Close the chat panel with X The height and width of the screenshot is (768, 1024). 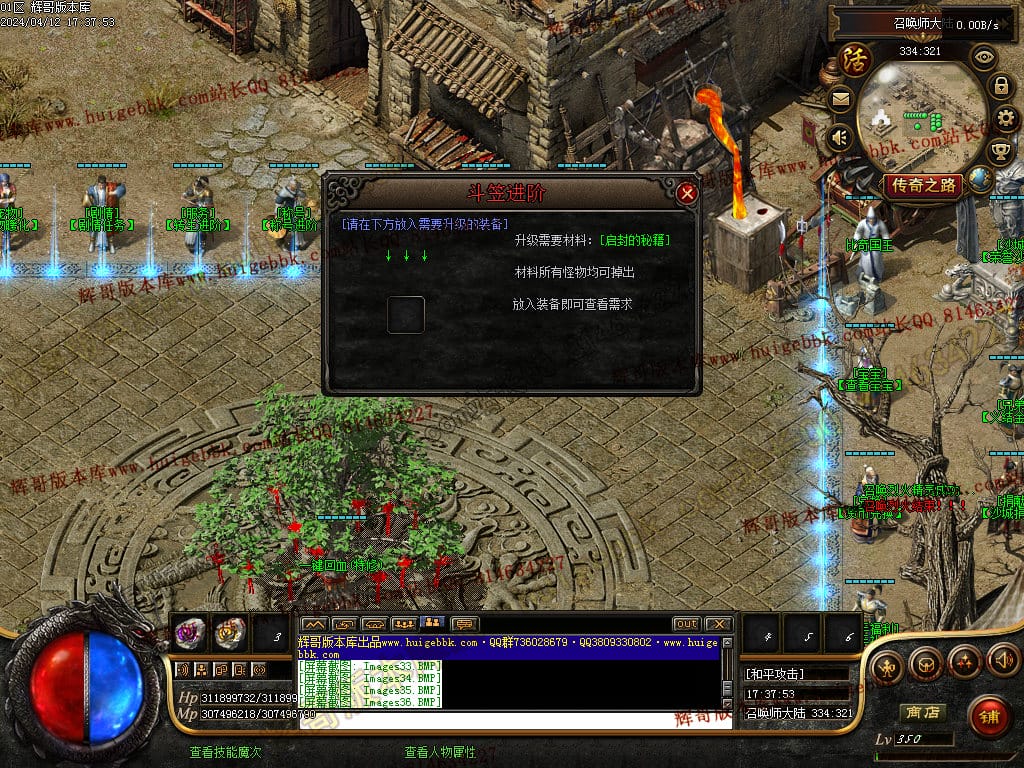pos(718,624)
